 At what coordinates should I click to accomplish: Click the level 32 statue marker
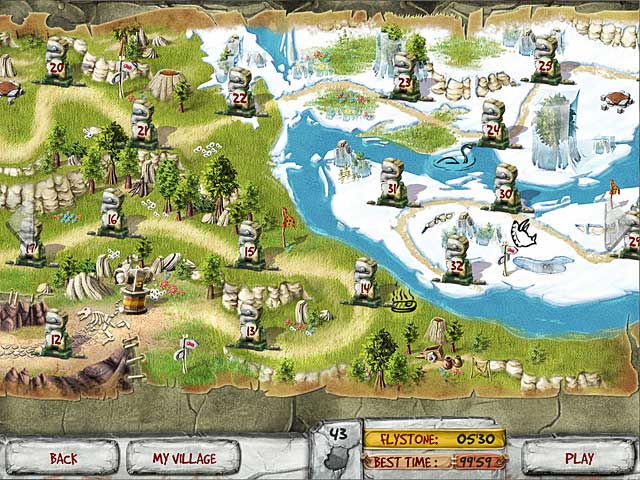pos(457,260)
